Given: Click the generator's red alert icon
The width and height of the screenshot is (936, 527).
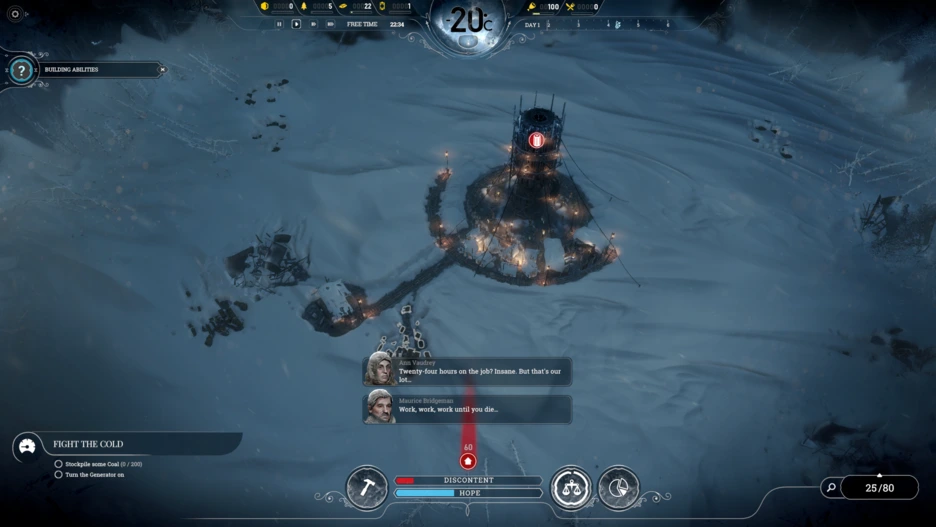Looking at the screenshot, I should (536, 140).
